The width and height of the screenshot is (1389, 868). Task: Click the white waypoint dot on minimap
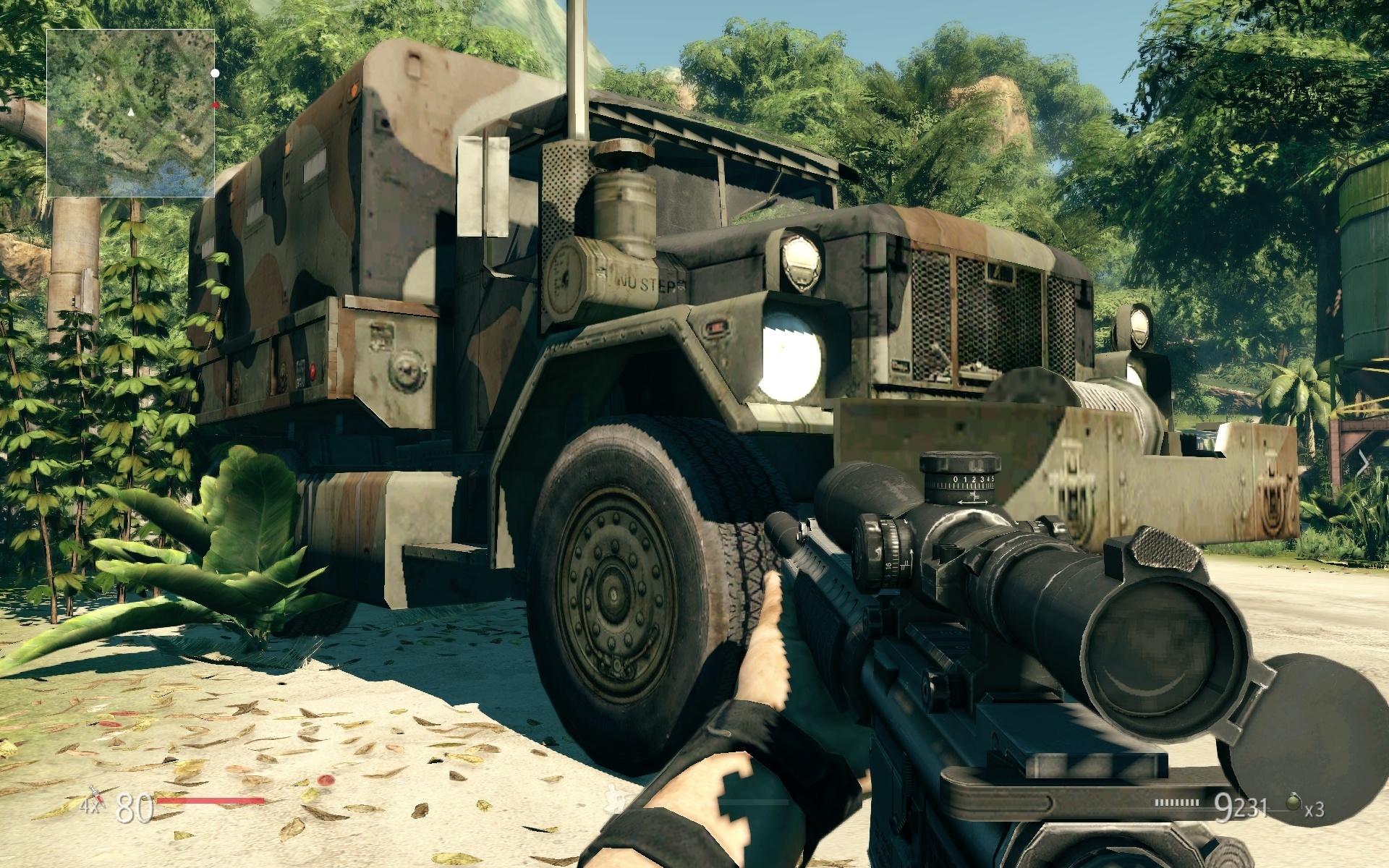coord(215,74)
